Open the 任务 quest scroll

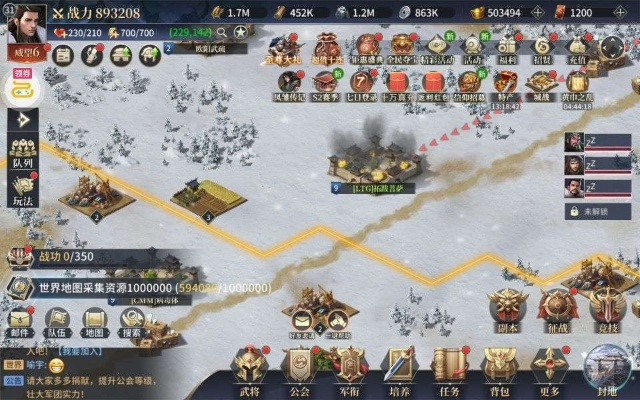[x=451, y=366]
